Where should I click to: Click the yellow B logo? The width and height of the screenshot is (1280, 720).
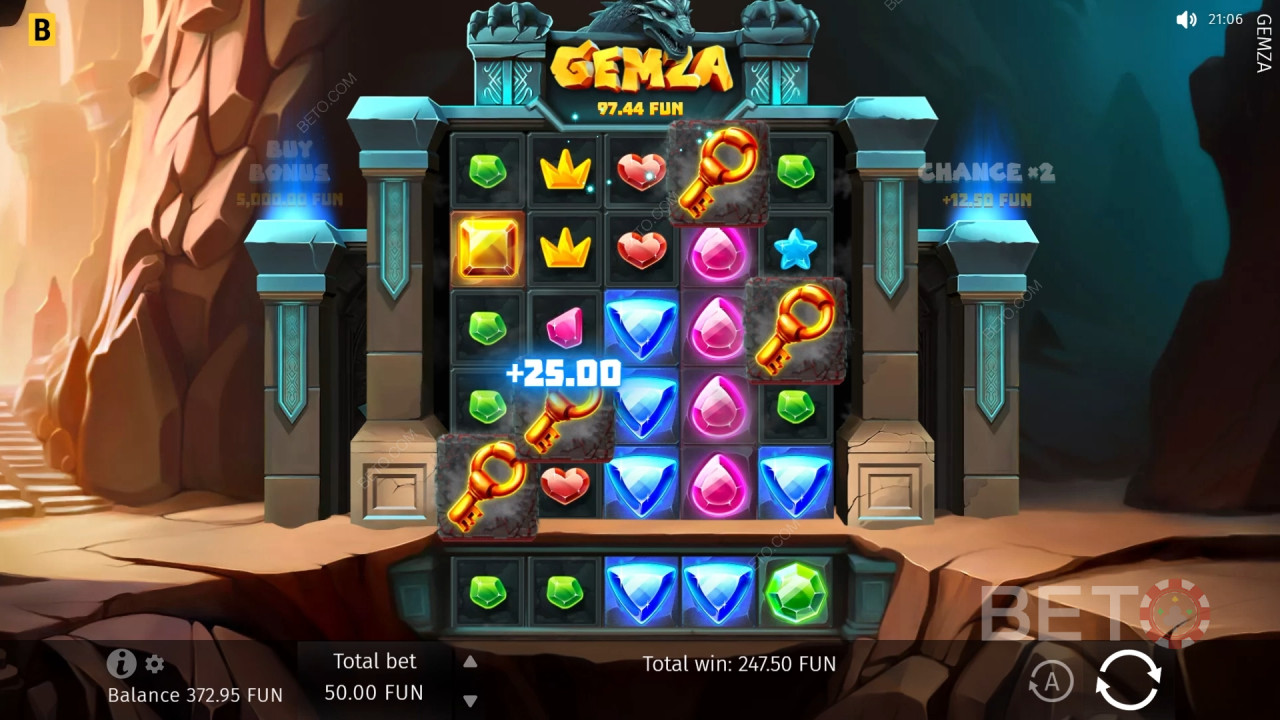[41, 31]
